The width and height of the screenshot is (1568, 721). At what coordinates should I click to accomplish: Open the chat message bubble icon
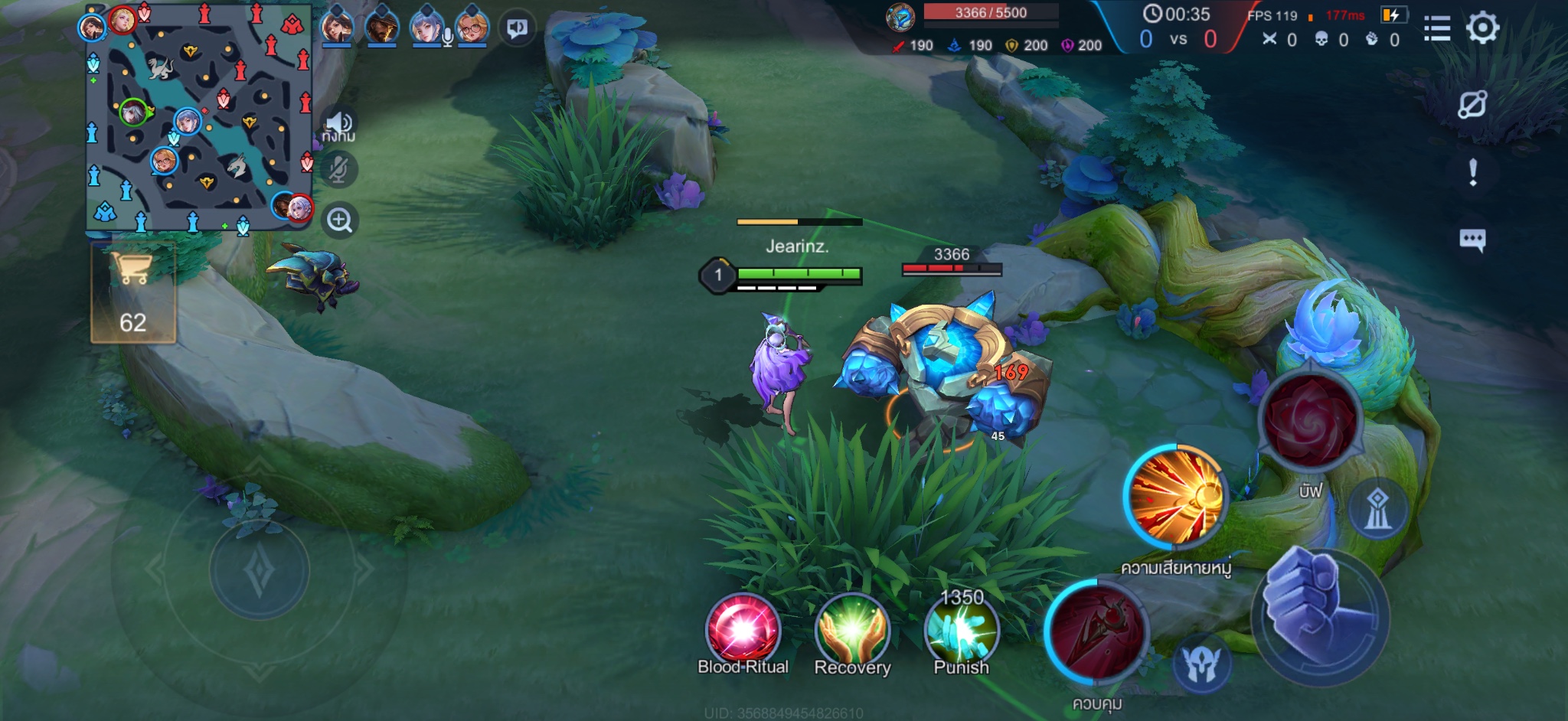pyautogui.click(x=1472, y=240)
